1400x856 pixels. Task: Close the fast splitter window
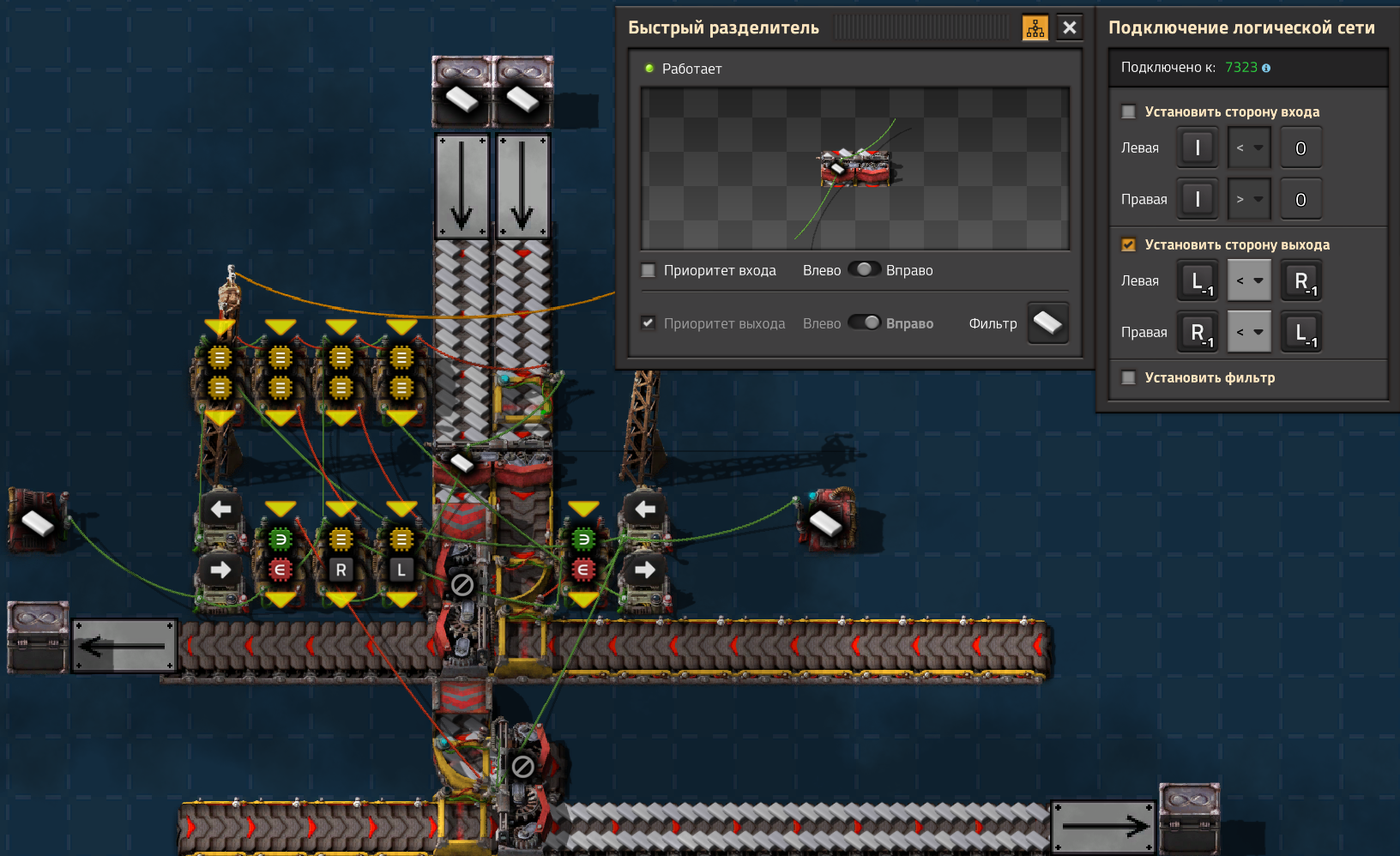[x=1069, y=27]
